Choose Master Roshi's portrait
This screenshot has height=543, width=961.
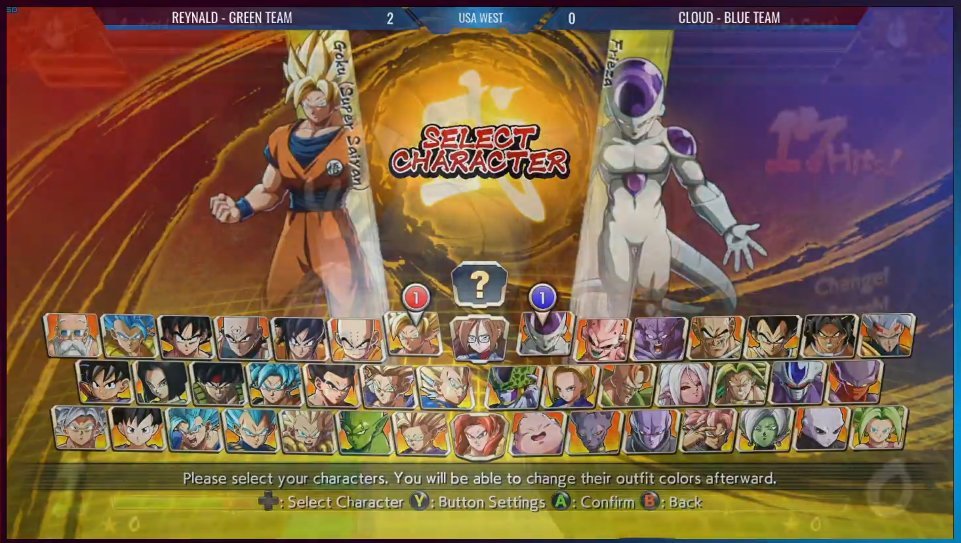[x=72, y=336]
